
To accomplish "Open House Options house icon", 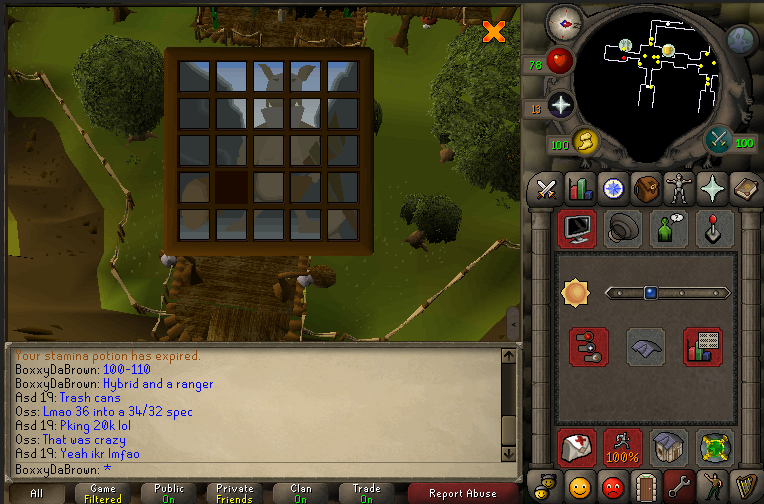I will pyautogui.click(x=668, y=448).
